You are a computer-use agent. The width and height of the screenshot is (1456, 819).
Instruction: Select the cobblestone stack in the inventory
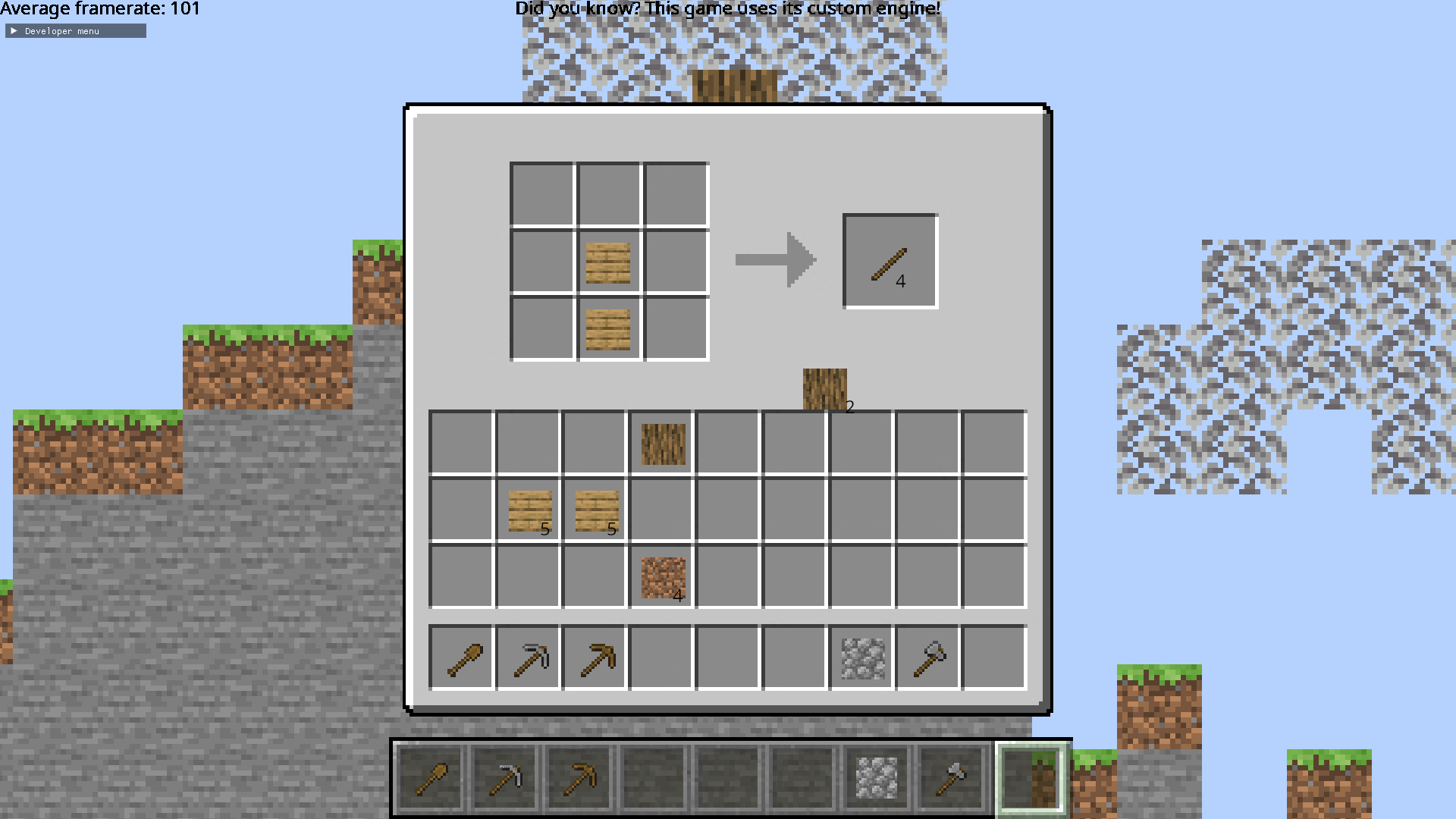coord(860,657)
